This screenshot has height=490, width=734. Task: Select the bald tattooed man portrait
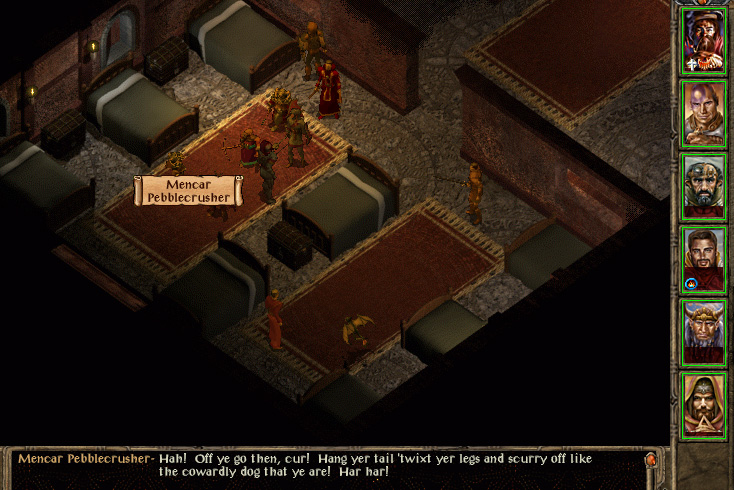(704, 113)
